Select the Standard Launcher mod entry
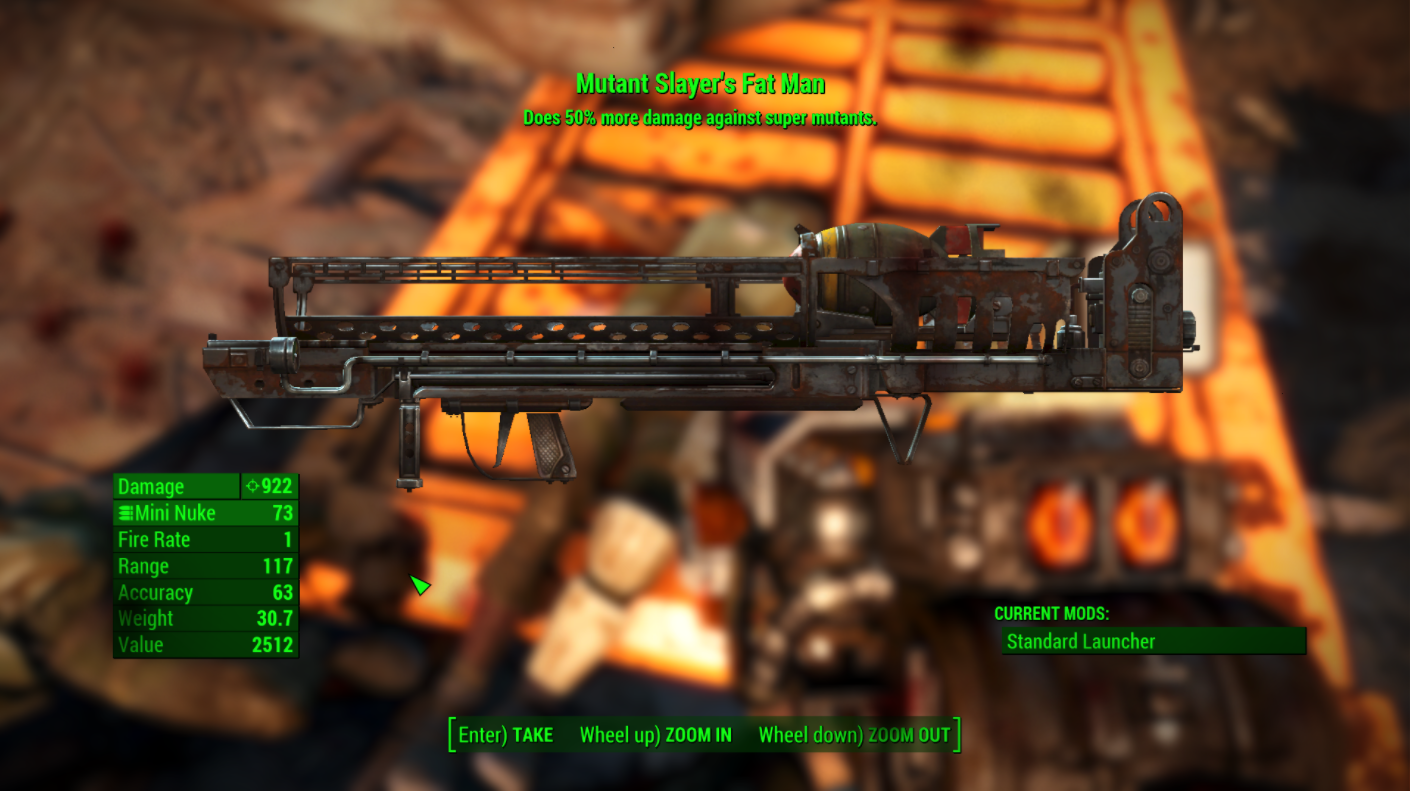1410x791 pixels. [1153, 641]
